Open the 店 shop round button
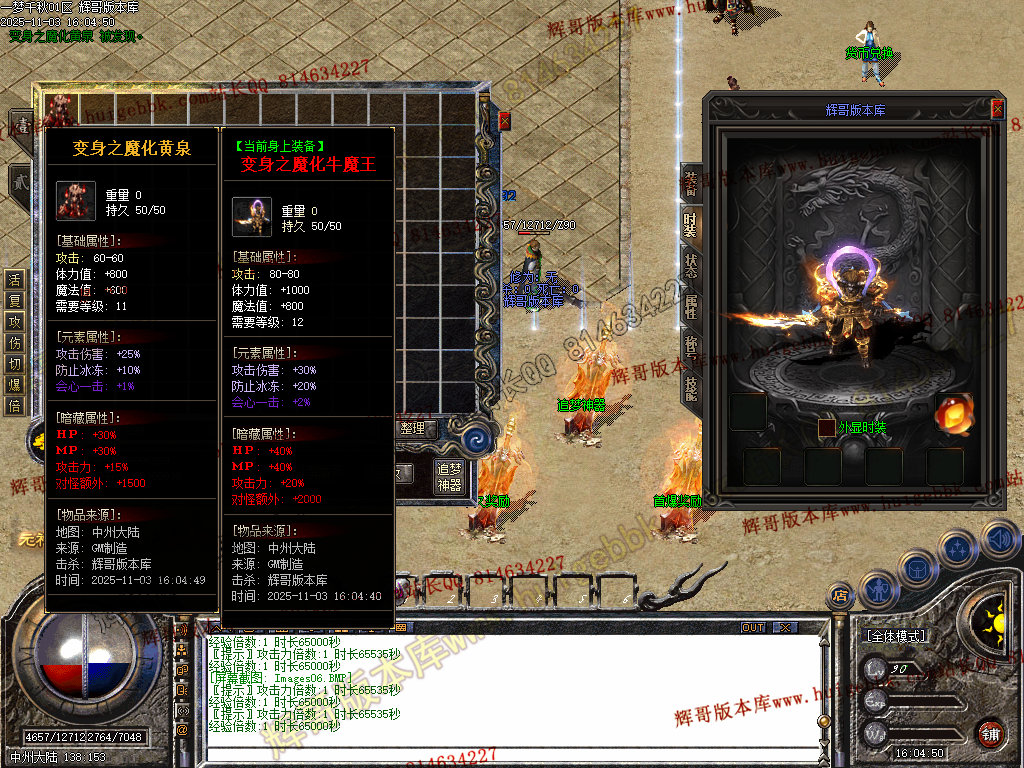This screenshot has width=1024, height=768. point(840,597)
